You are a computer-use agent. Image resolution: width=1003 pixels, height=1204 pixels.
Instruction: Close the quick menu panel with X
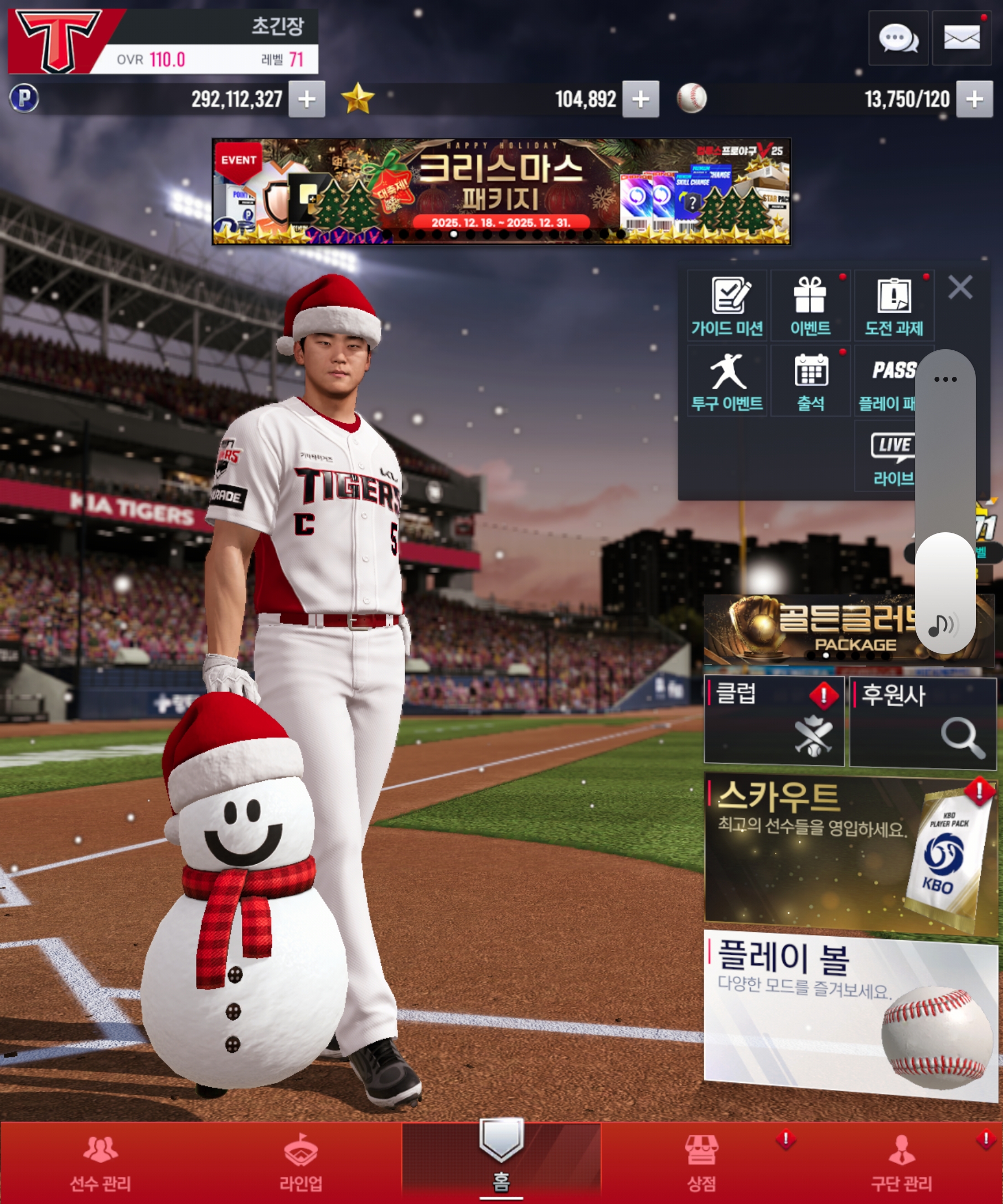pyautogui.click(x=960, y=287)
